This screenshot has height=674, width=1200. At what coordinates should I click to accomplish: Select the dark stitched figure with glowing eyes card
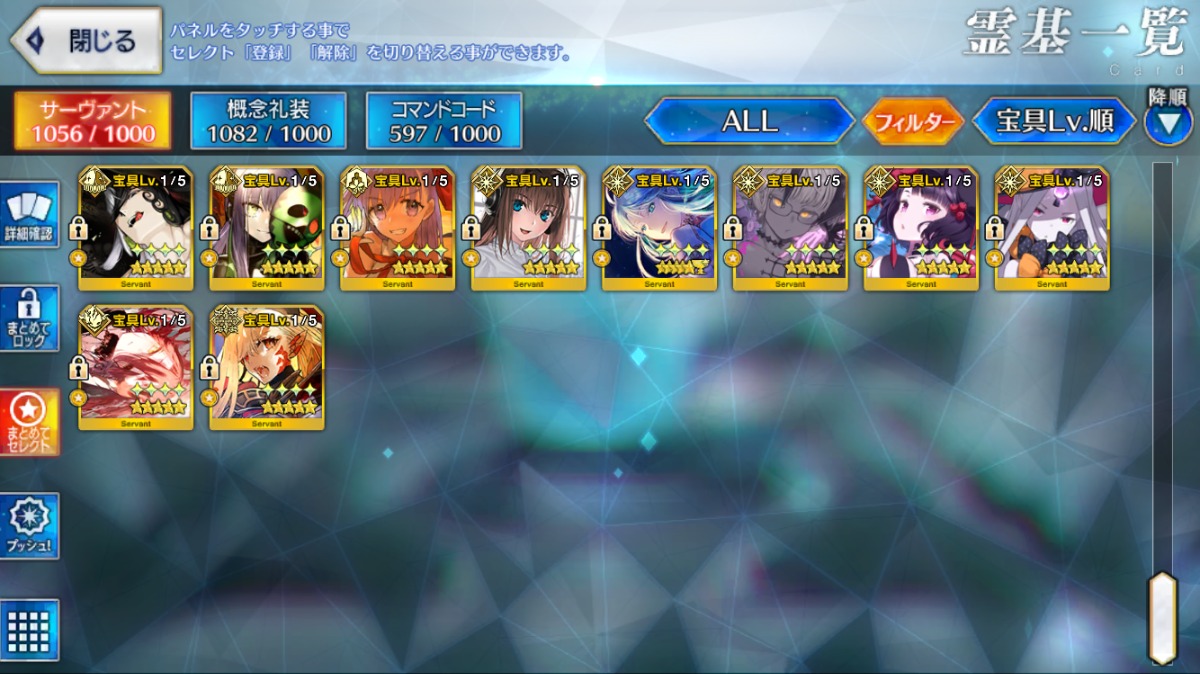790,228
